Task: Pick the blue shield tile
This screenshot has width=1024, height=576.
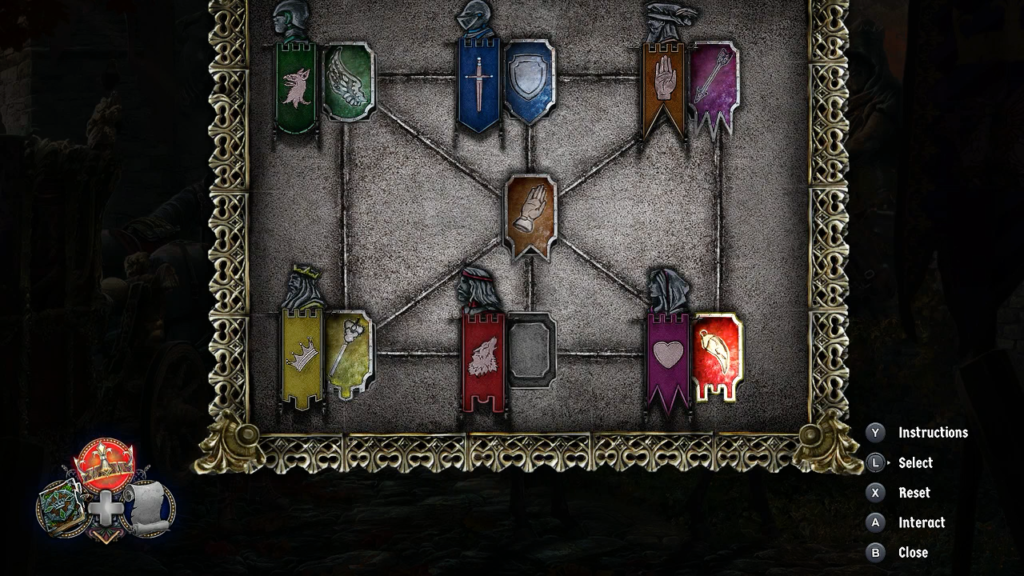Action: point(529,81)
